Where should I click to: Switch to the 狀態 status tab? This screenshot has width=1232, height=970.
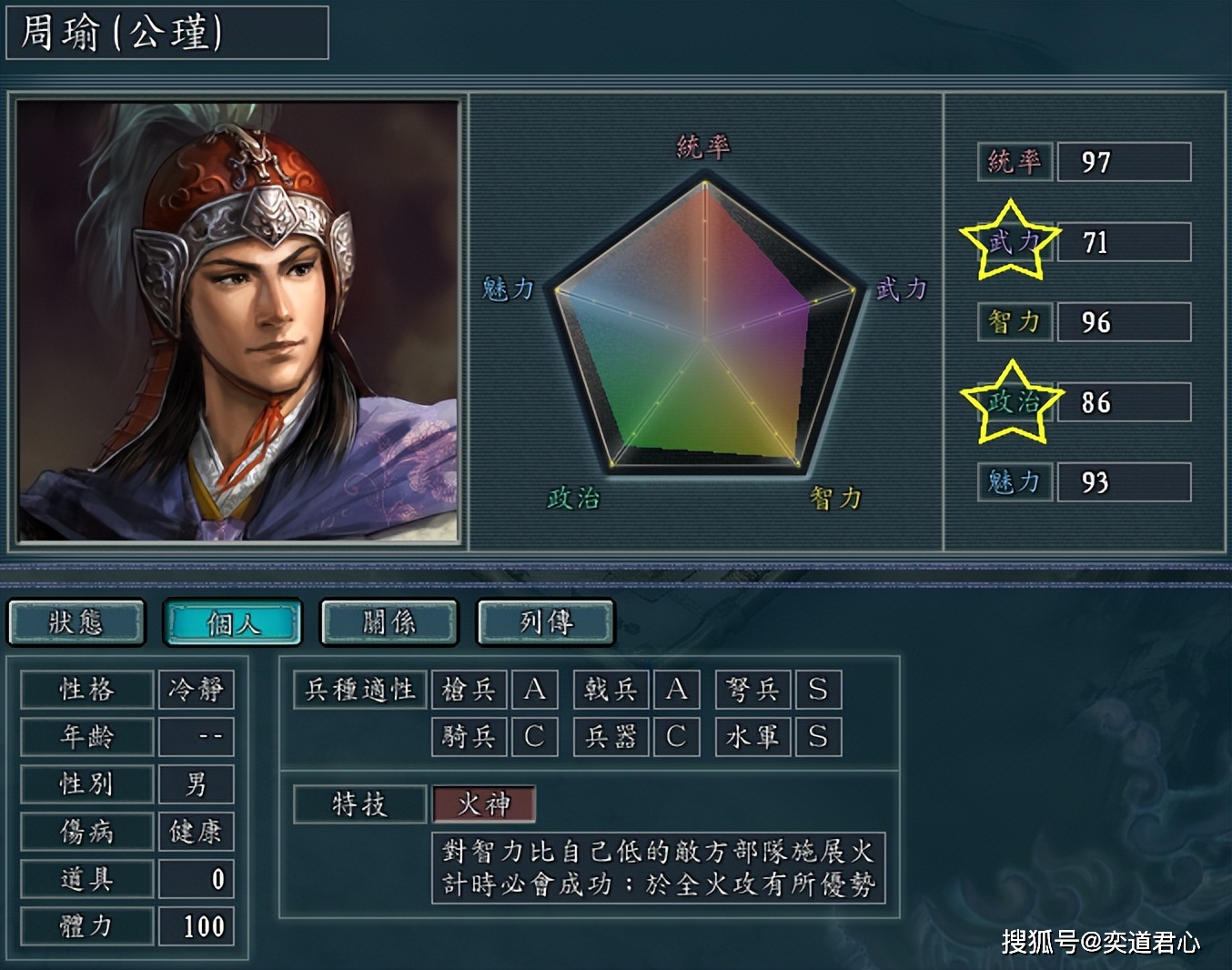[76, 622]
